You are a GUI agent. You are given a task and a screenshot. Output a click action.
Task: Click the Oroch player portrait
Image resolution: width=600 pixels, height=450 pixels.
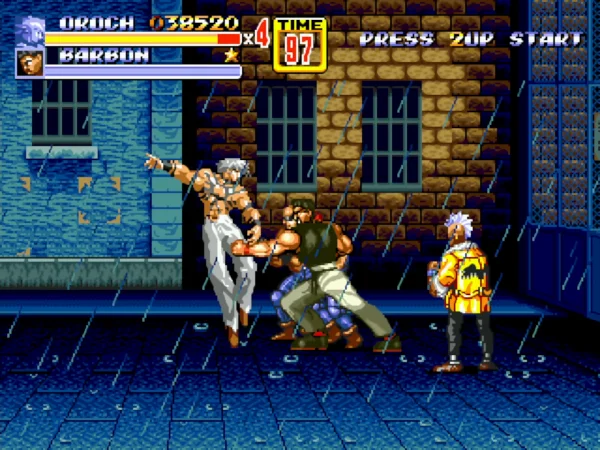[x=30, y=30]
